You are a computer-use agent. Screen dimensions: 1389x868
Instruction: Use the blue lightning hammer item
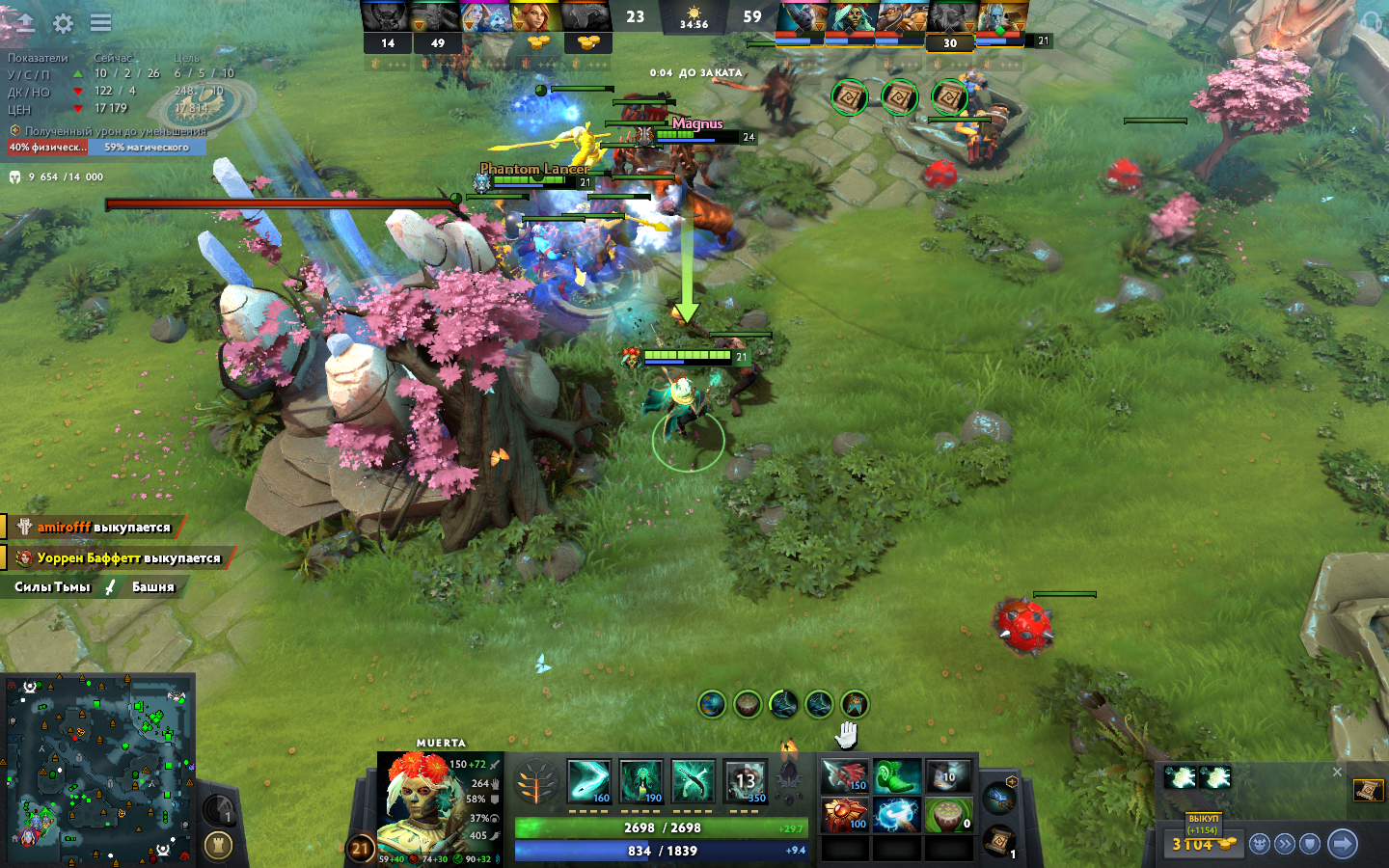pos(896,815)
